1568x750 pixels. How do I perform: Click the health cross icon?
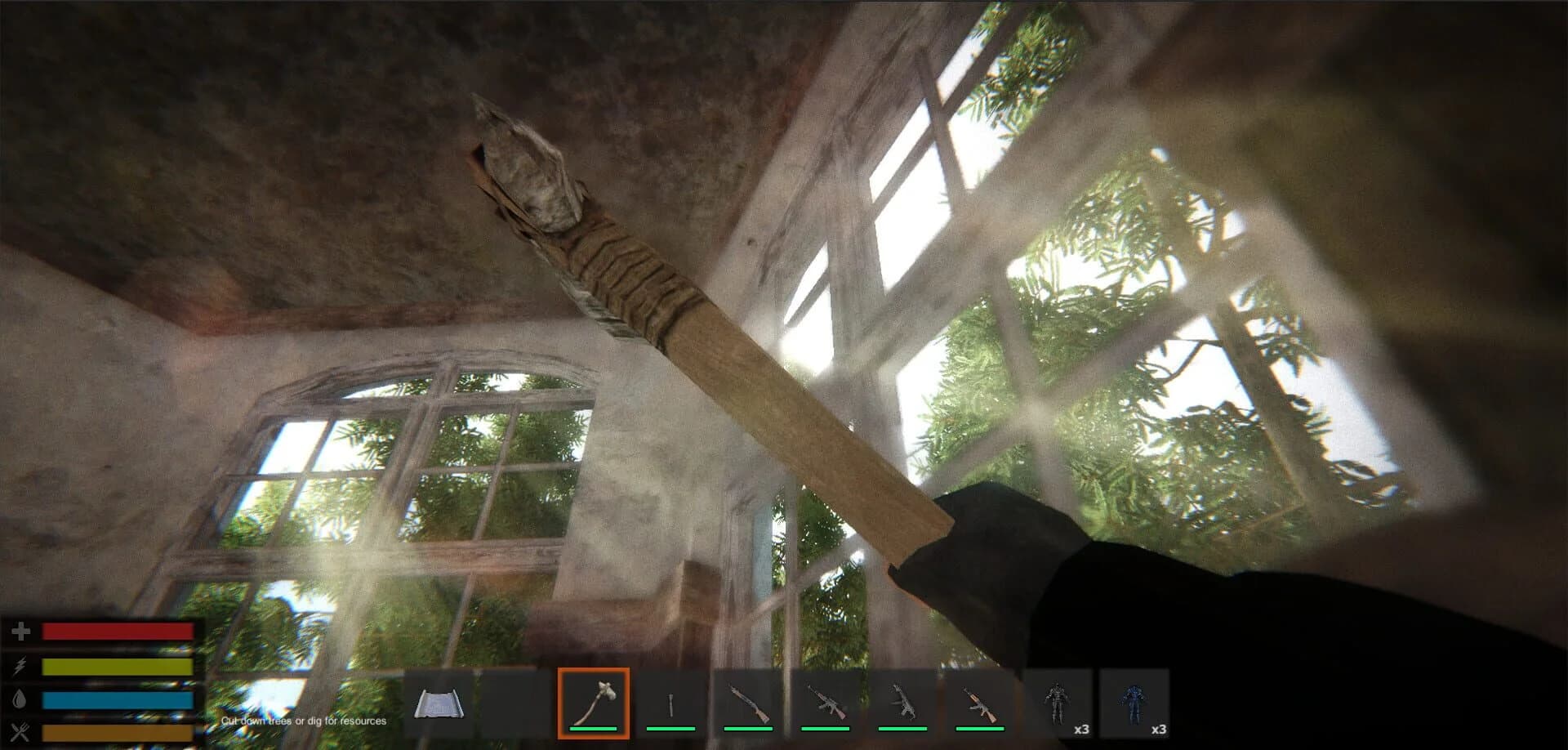pyautogui.click(x=22, y=630)
